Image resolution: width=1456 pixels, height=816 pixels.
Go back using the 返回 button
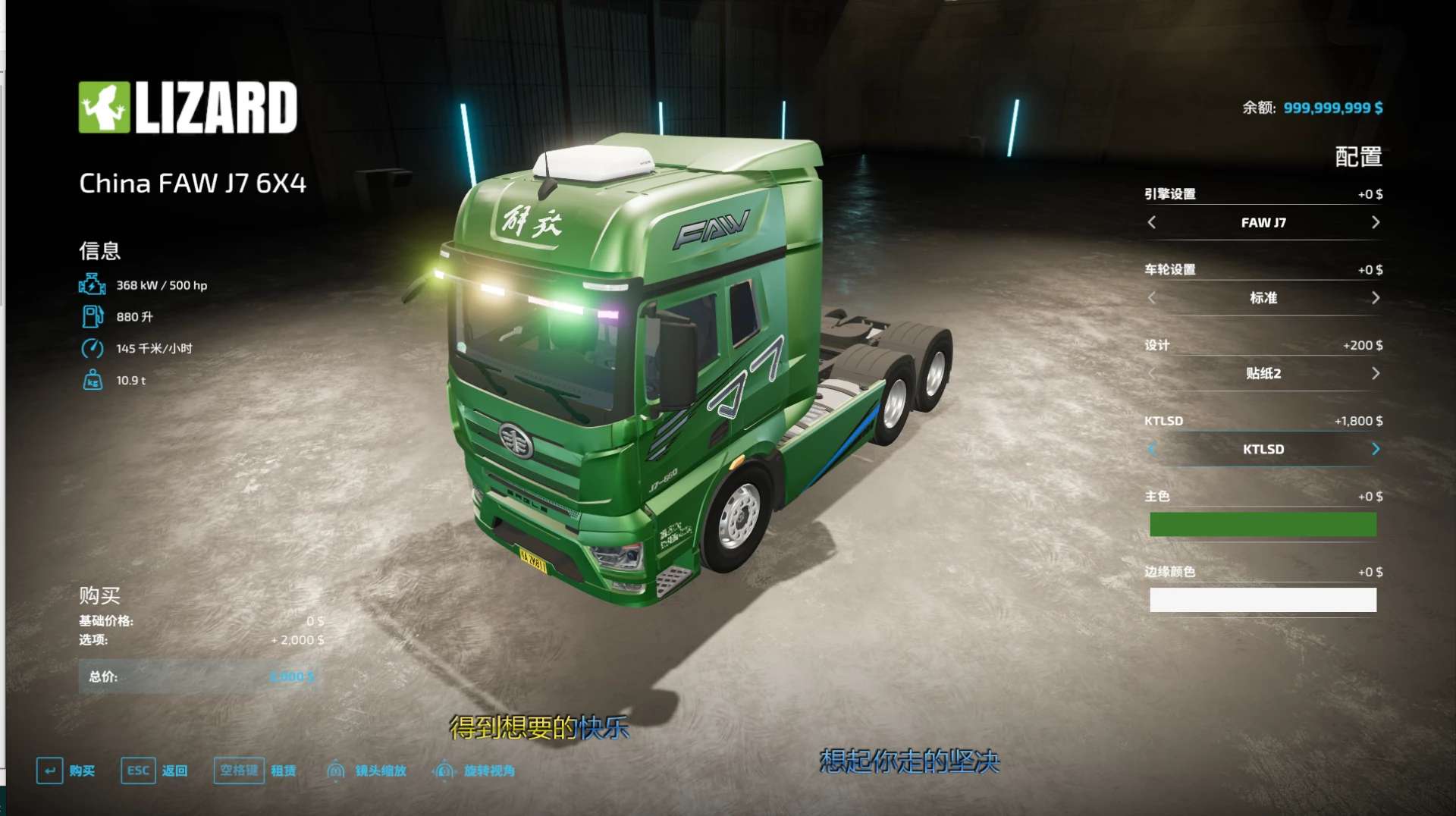pos(155,770)
